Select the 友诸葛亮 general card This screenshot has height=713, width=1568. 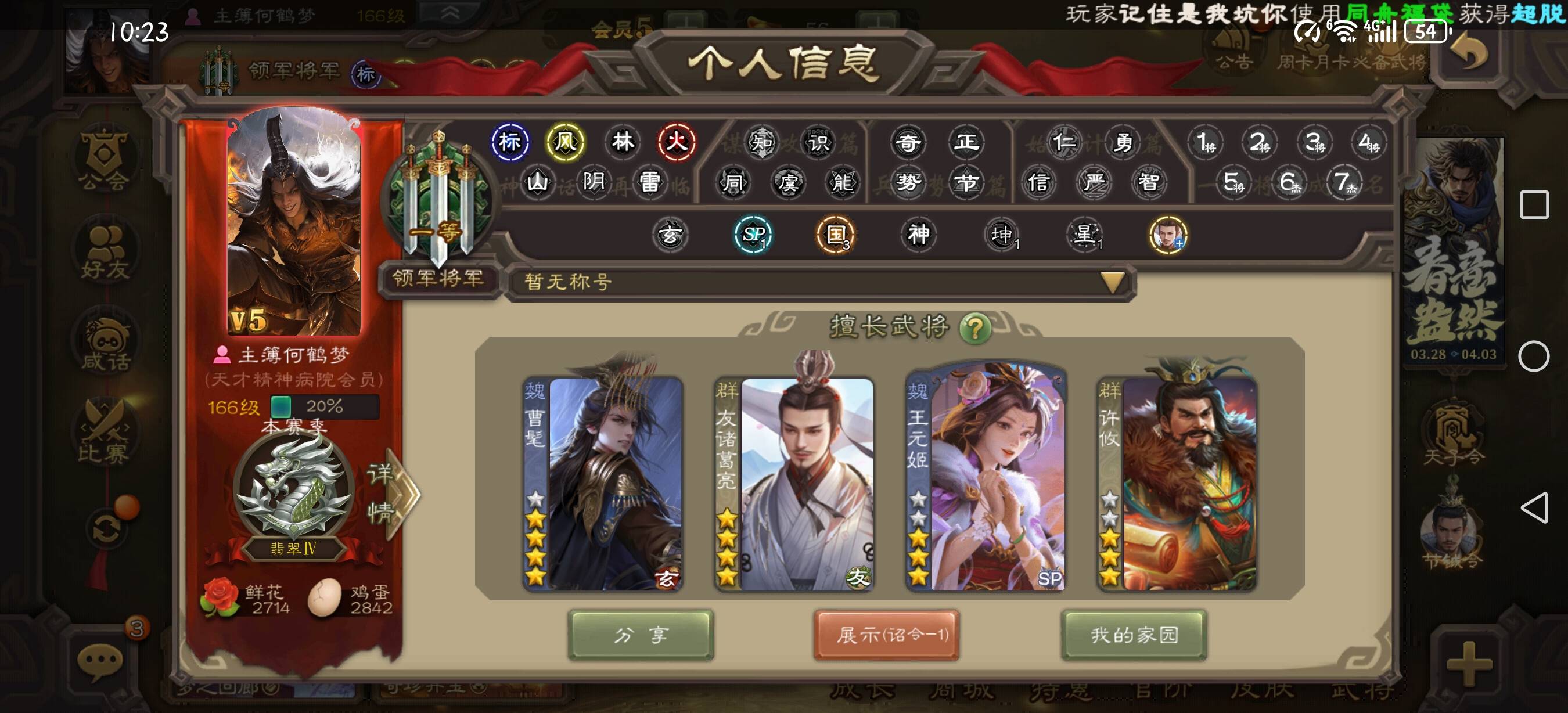(794, 484)
